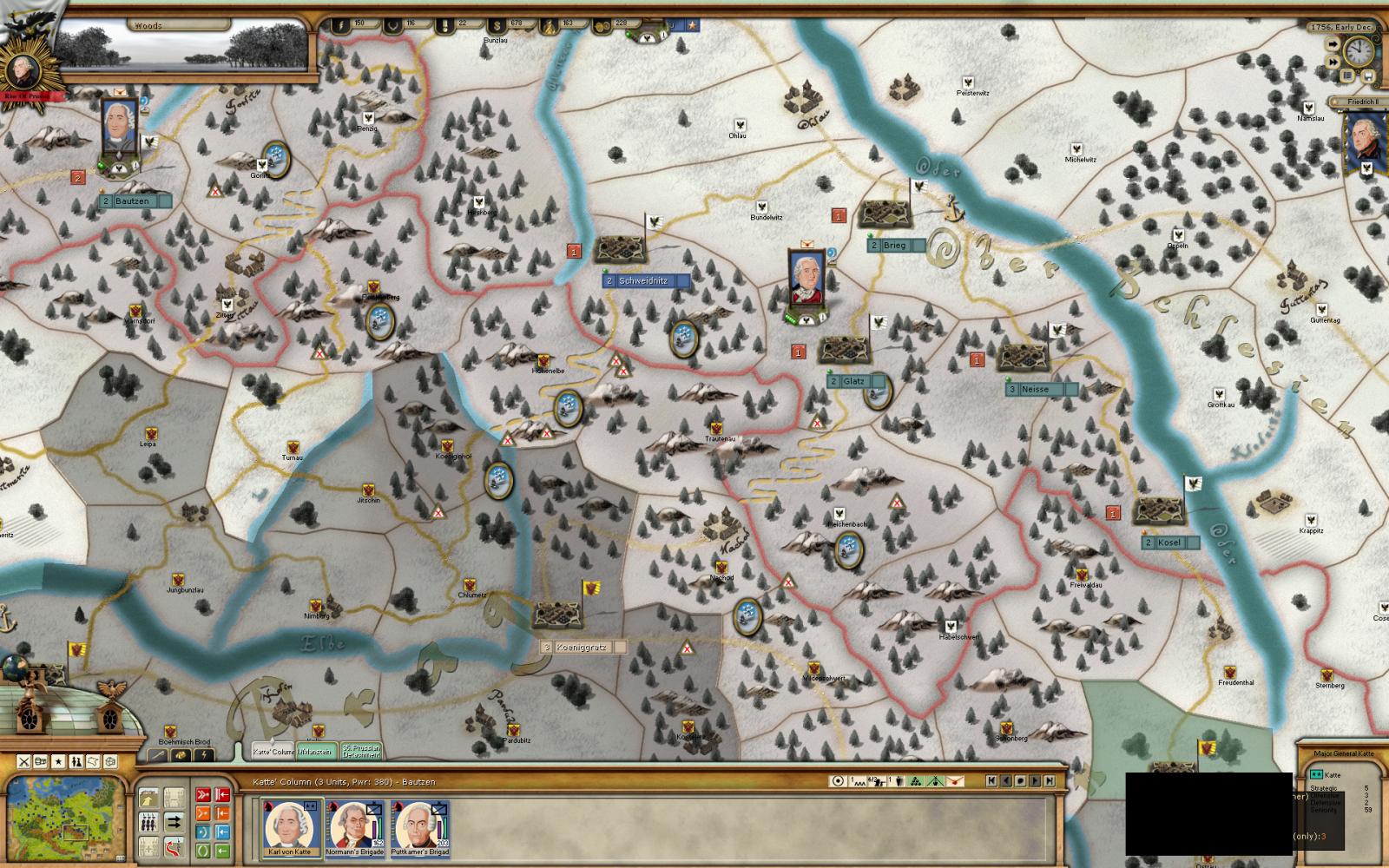Open the ledger icon beside the clock
Viewport: 1389px width, 868px height.
[x=1347, y=76]
